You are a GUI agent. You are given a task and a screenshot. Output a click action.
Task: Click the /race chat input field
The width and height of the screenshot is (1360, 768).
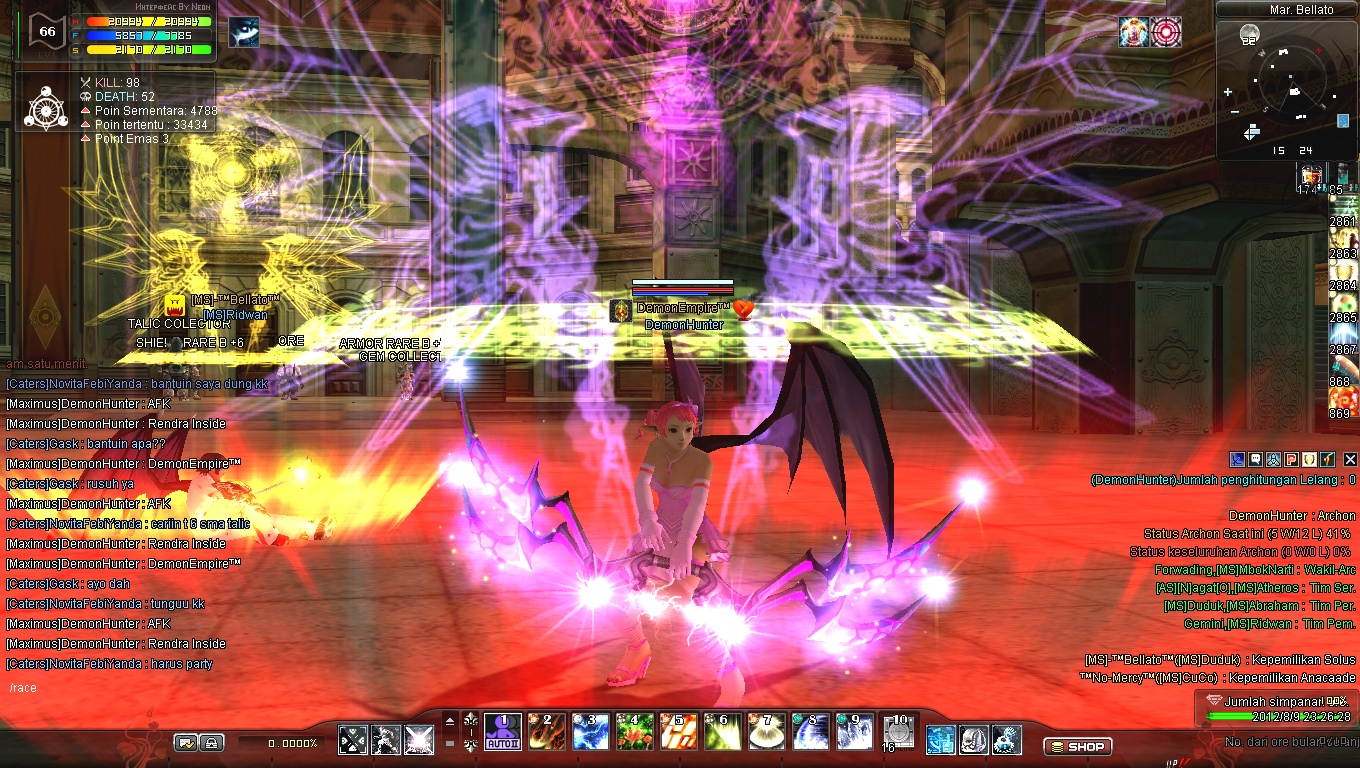60,687
